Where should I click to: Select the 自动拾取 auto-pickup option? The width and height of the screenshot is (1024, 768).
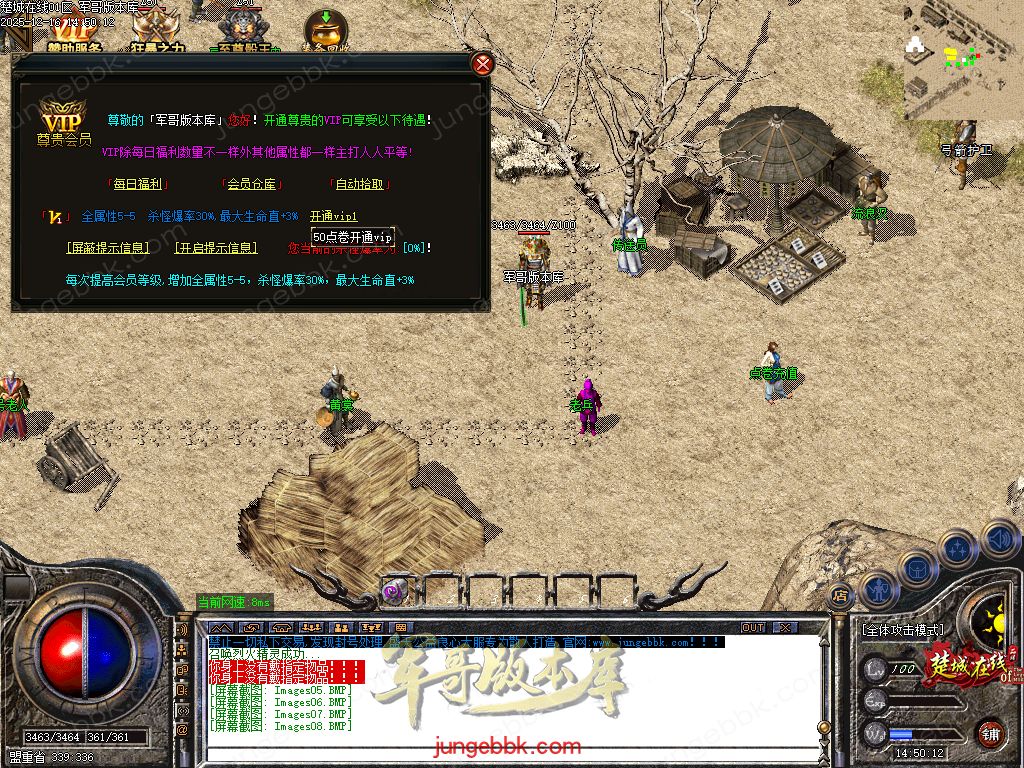point(360,184)
